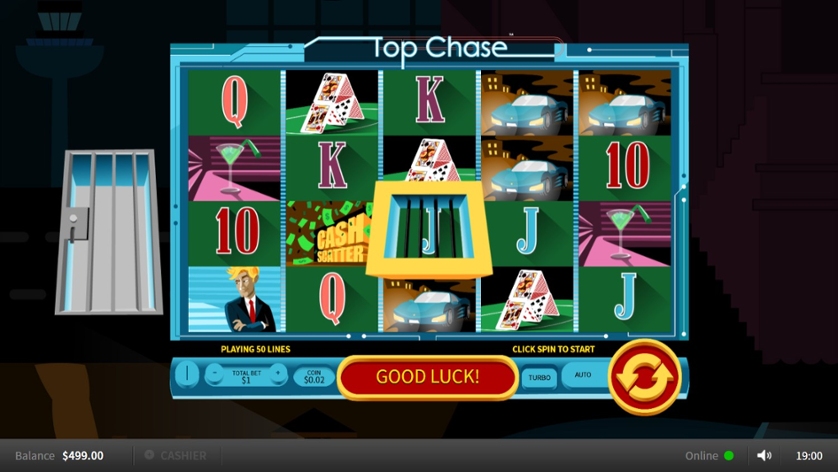The height and width of the screenshot is (472, 838).
Task: Open the Auto spin options
Action: click(582, 376)
